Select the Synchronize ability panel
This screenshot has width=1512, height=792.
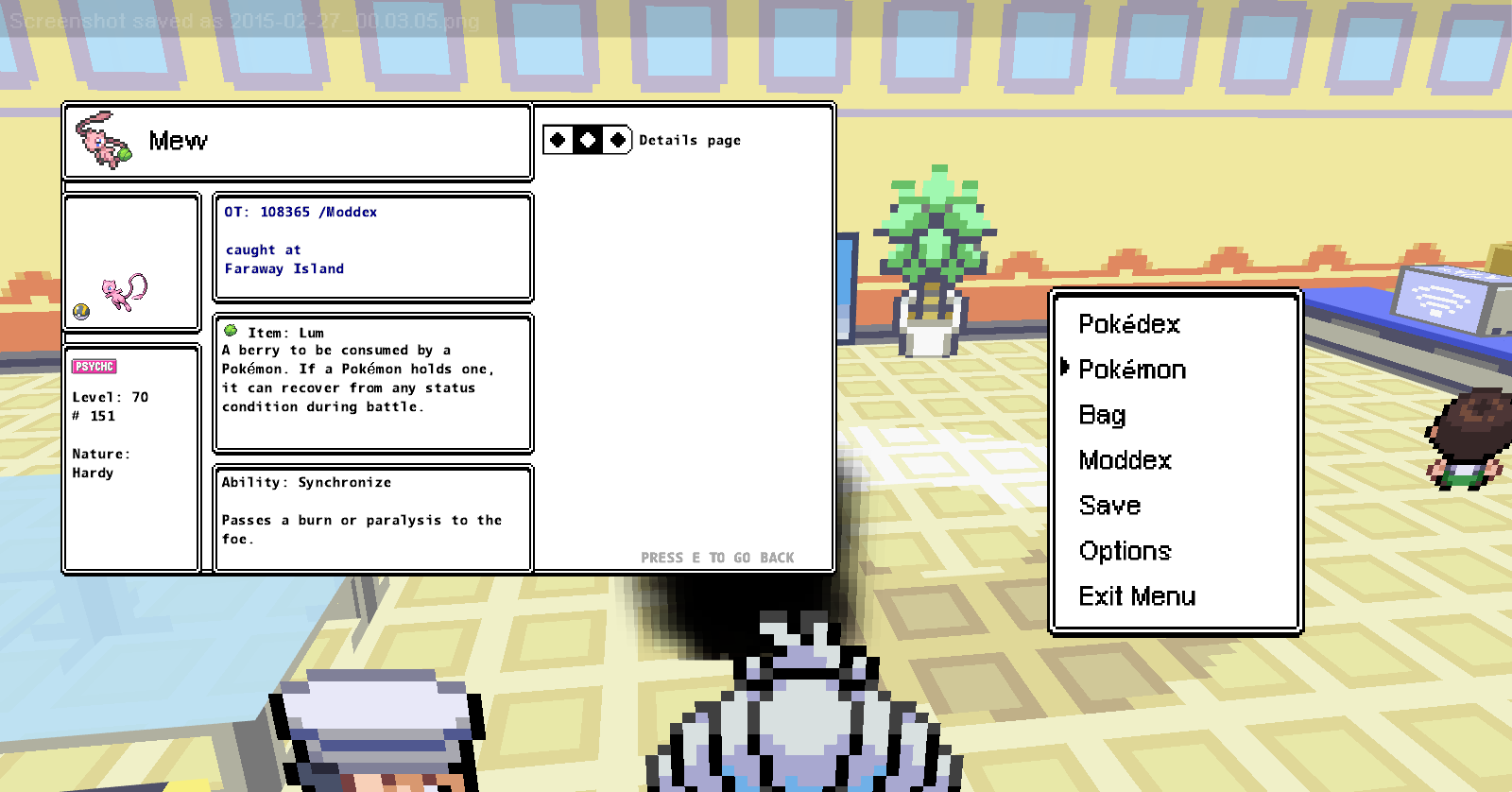(373, 518)
